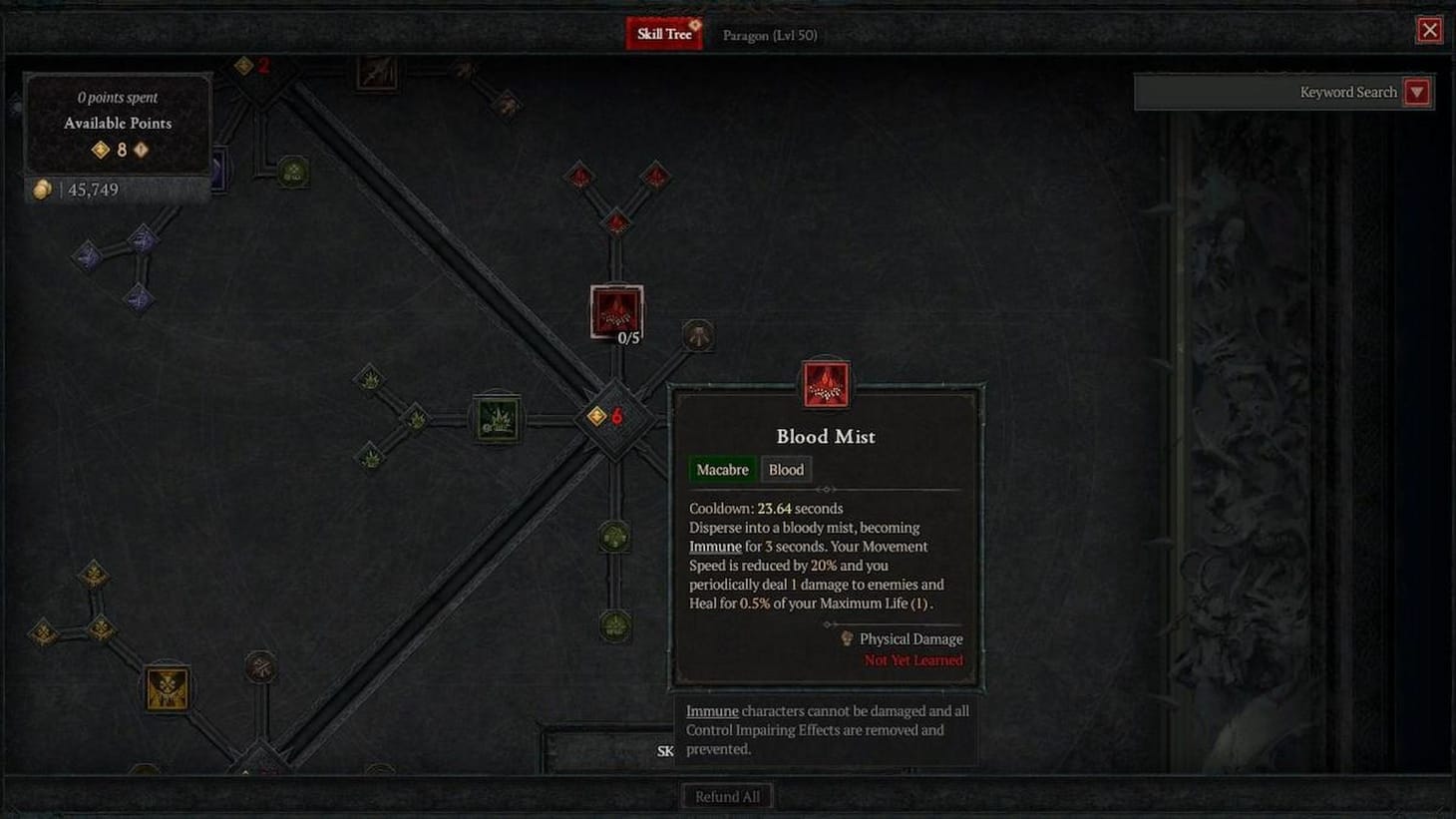1456x819 pixels.
Task: Select the Macabre tag on Blood Mist
Action: click(x=721, y=469)
